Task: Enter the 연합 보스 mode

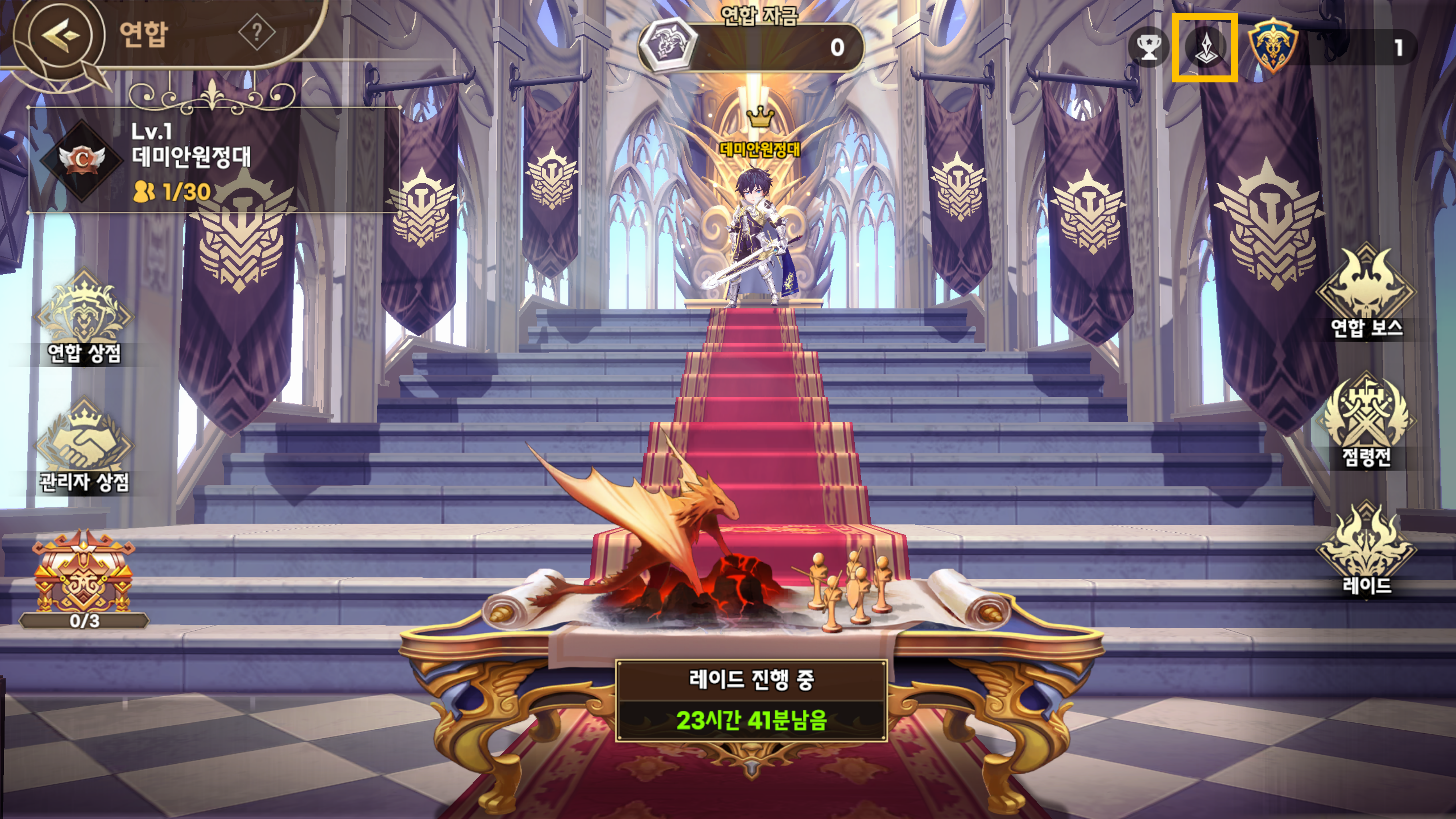Action: click(x=1366, y=291)
